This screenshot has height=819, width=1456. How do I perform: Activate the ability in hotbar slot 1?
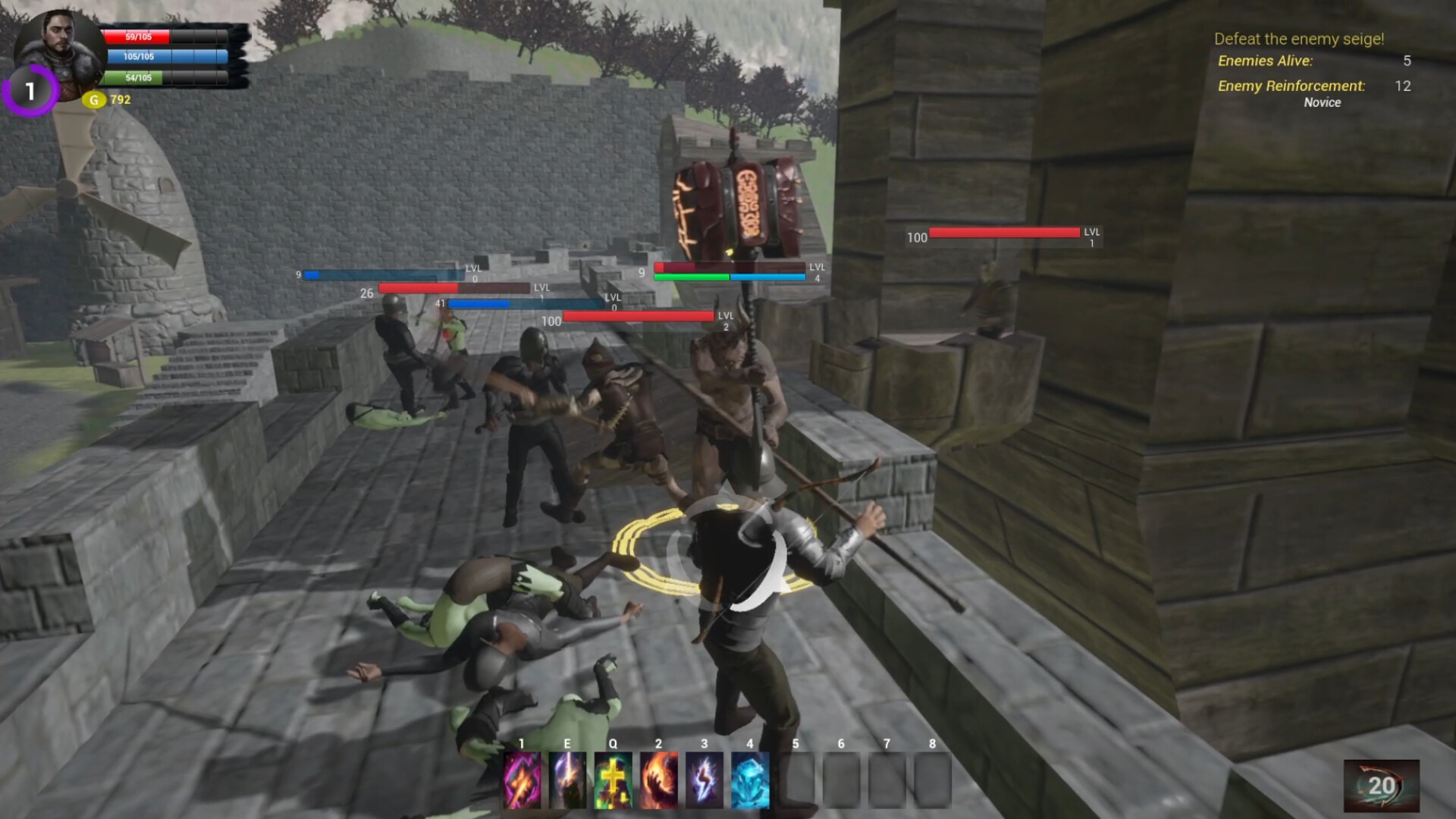(522, 782)
